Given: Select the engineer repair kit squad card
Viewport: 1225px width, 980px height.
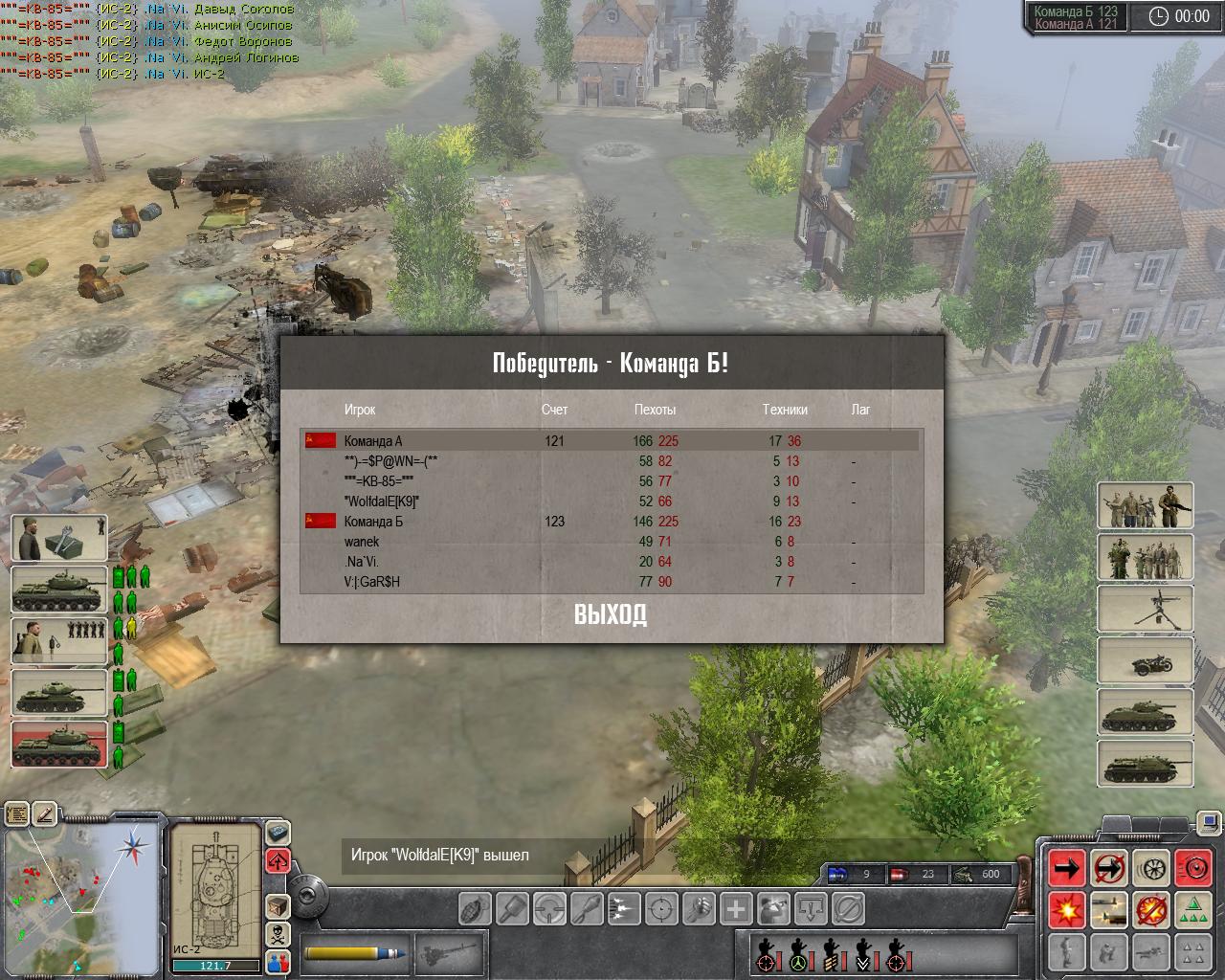Looking at the screenshot, I should [59, 538].
